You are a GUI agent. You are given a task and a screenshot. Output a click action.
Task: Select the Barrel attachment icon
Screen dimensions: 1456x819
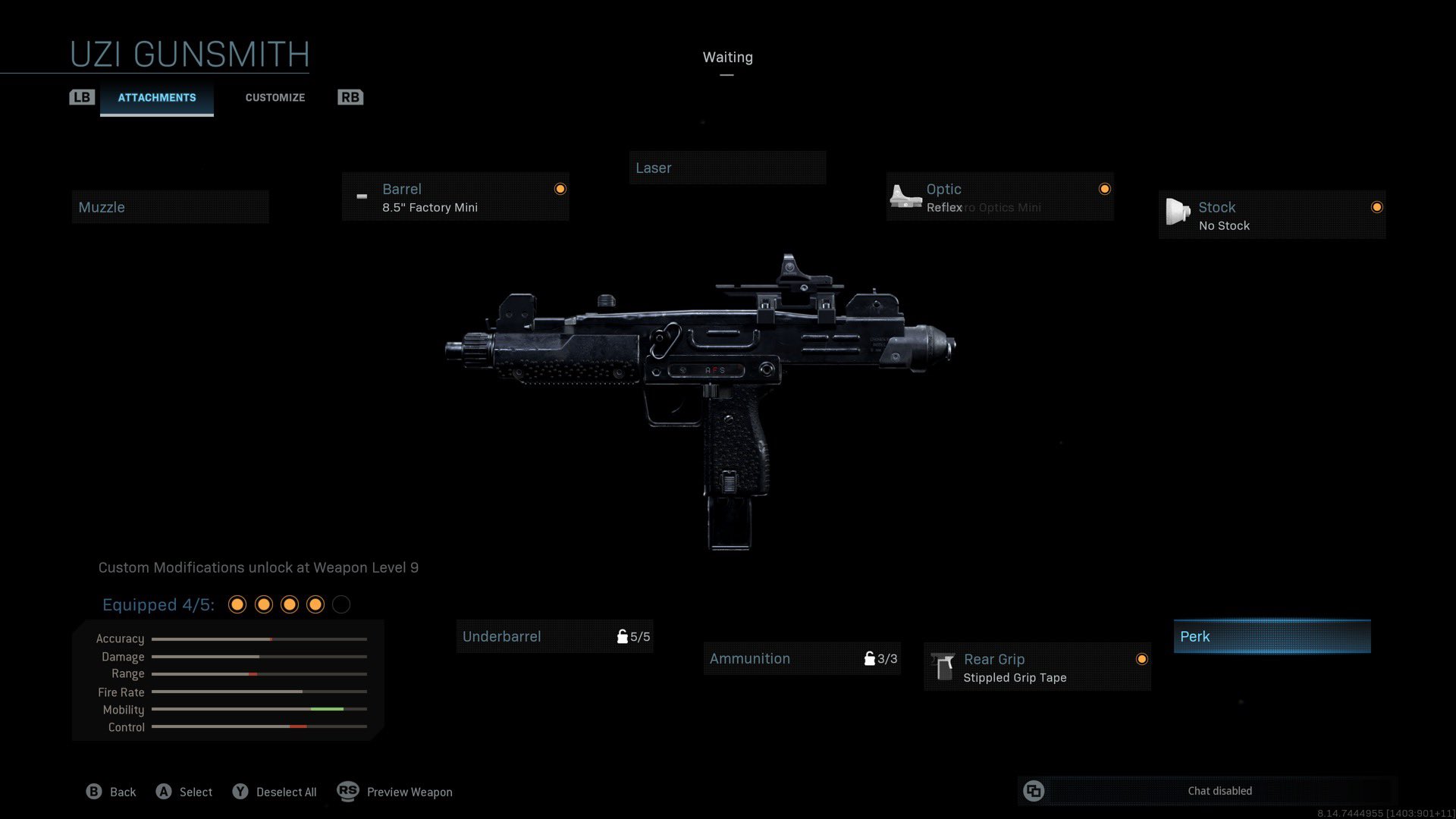point(362,197)
